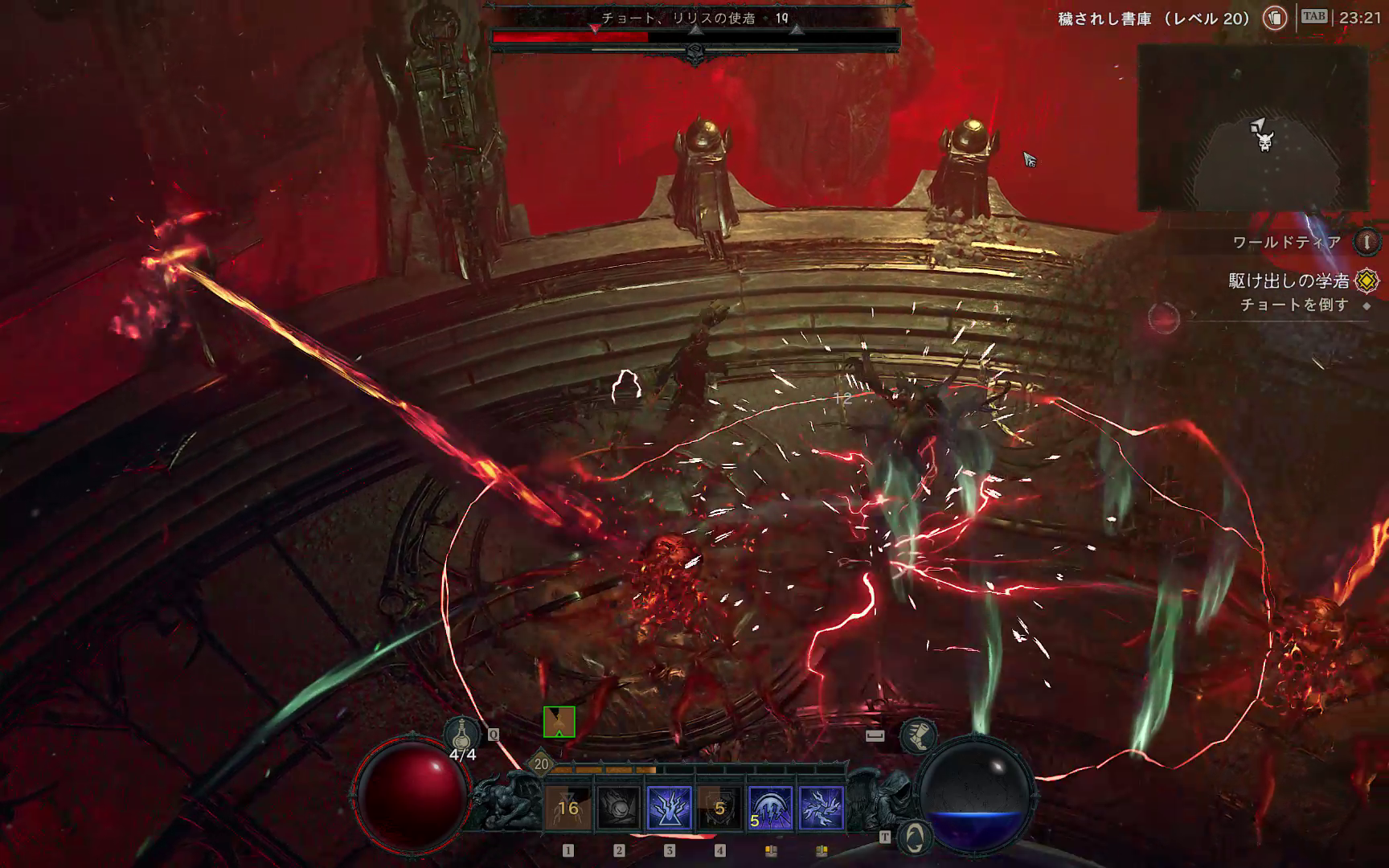The image size is (1389, 868).
Task: Click the green-bordered buff icon above the hotbar
Action: pyautogui.click(x=559, y=722)
